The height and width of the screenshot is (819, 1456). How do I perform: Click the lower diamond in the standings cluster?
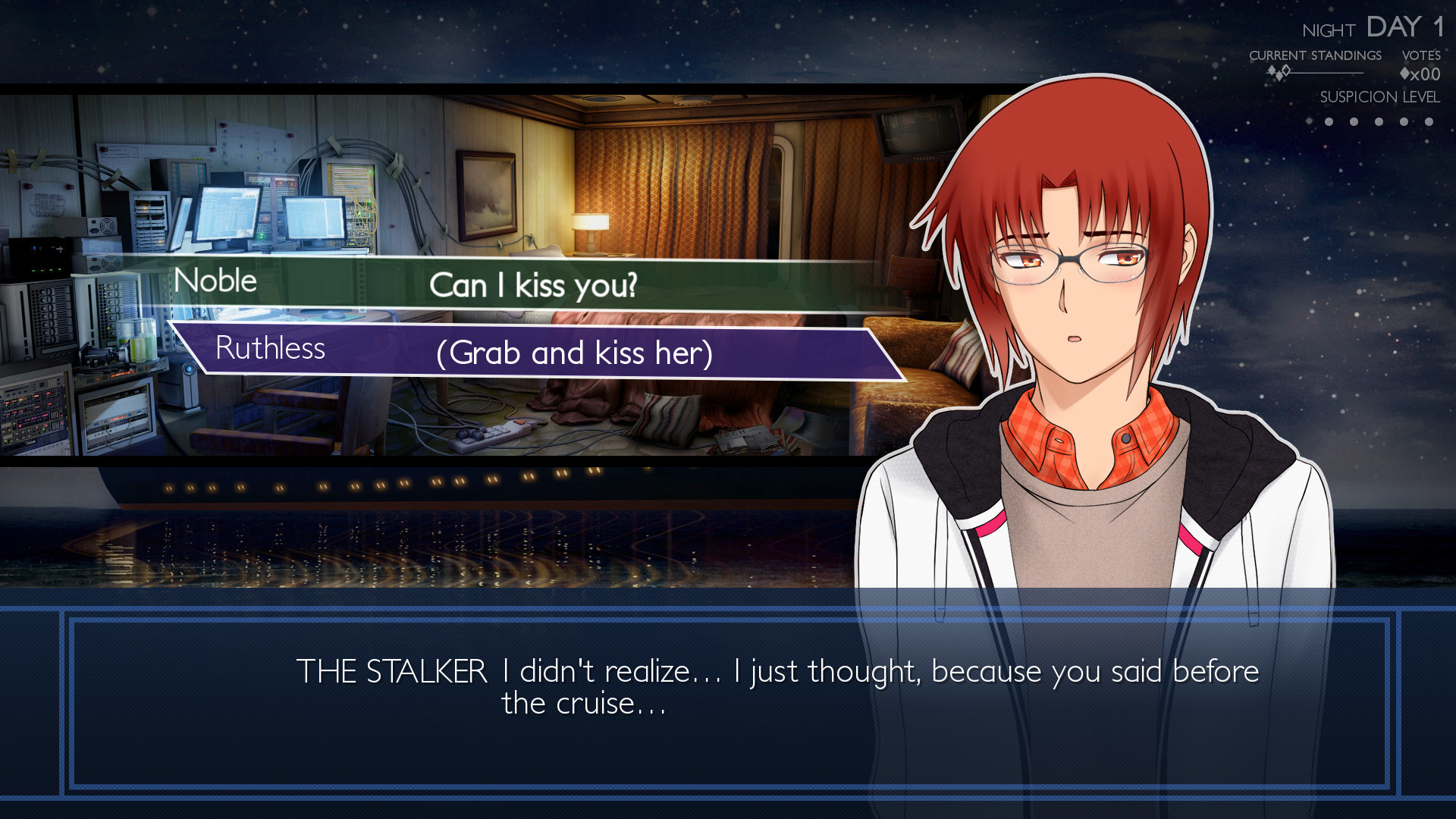pos(1279,77)
